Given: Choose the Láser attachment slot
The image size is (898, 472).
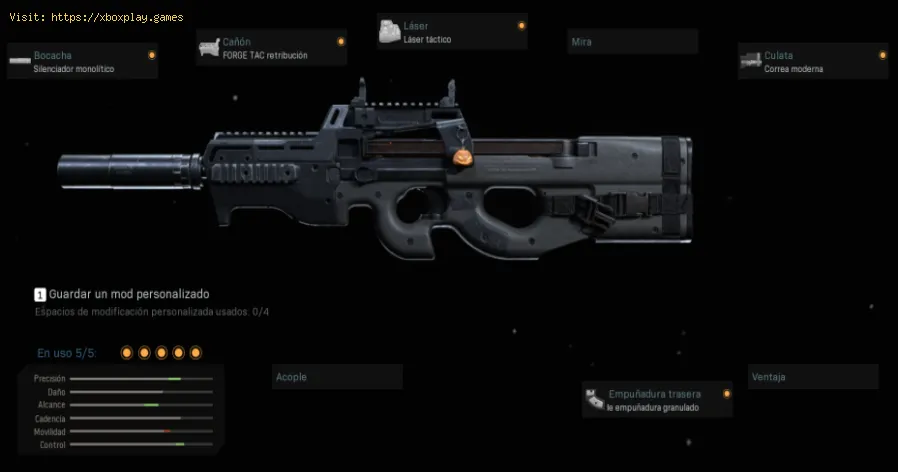Looking at the screenshot, I should point(451,32).
